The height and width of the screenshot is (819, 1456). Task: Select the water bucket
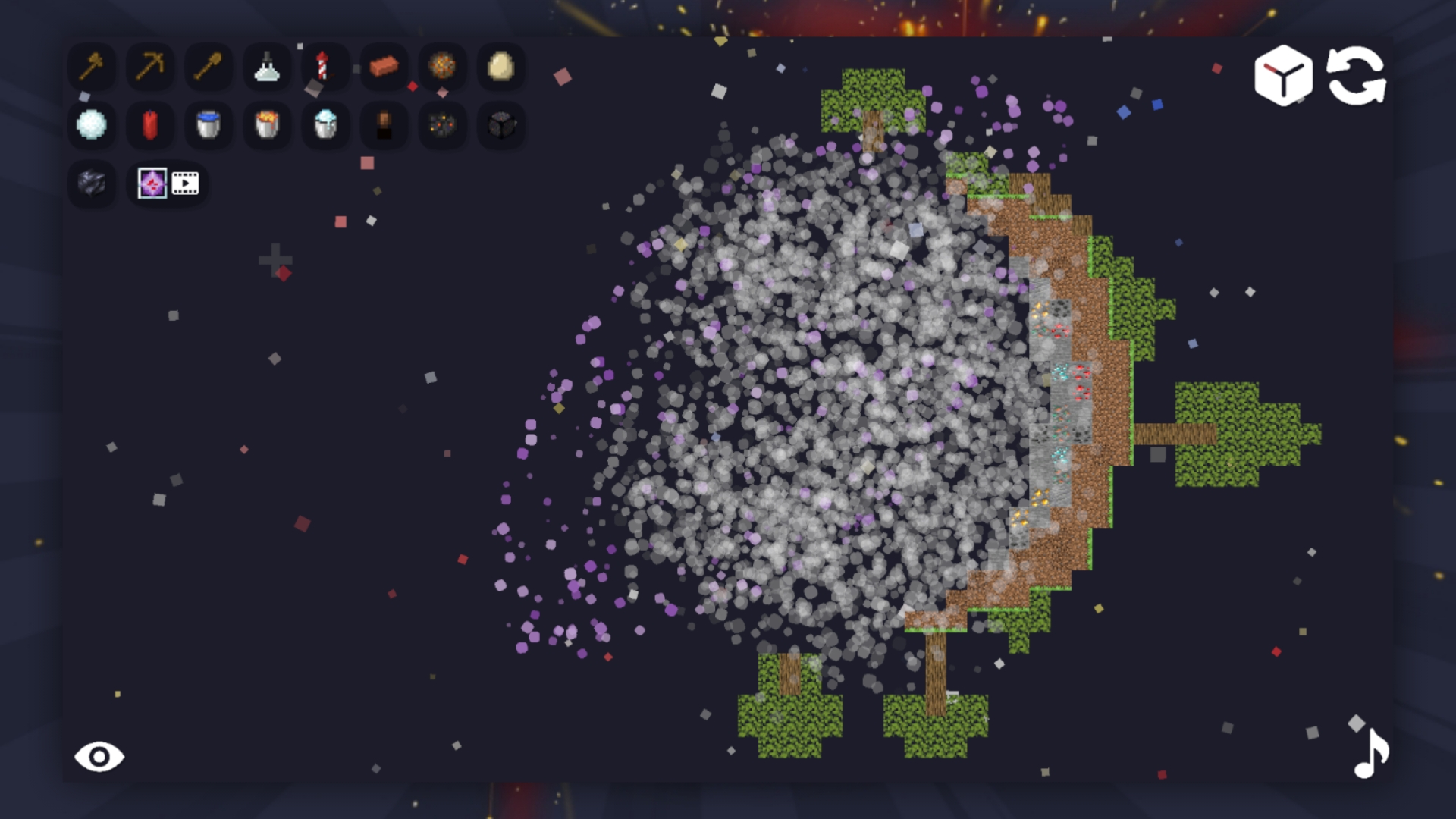pyautogui.click(x=208, y=125)
